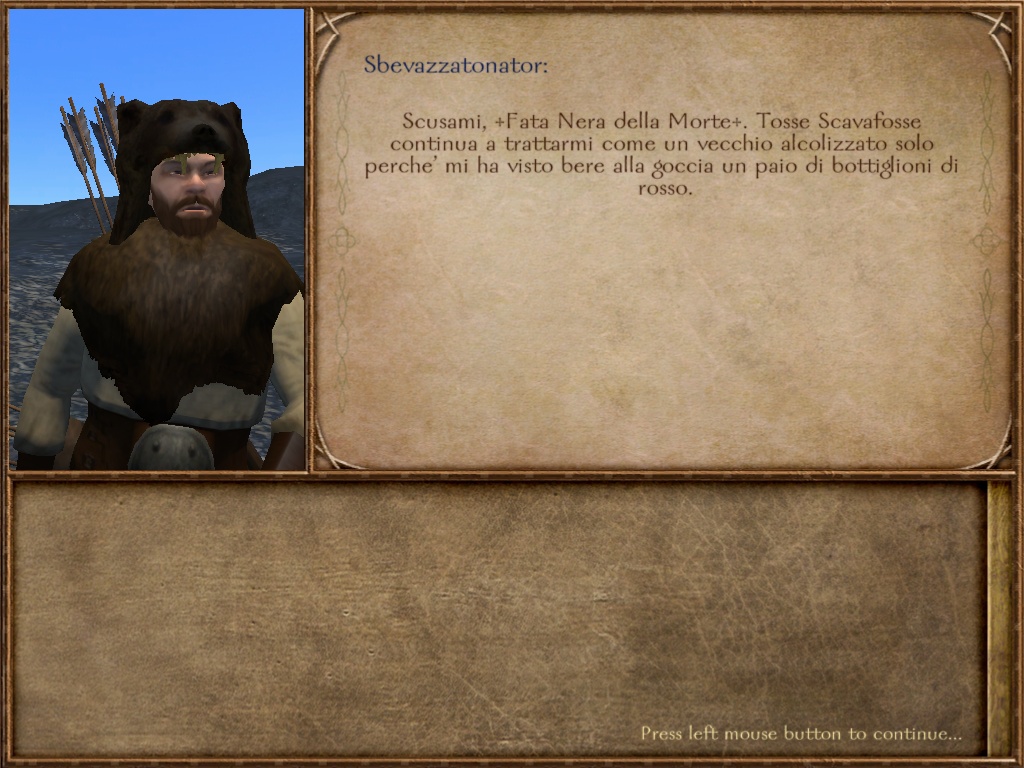Click the reply panel's vertical scrollbar

pos(999,618)
